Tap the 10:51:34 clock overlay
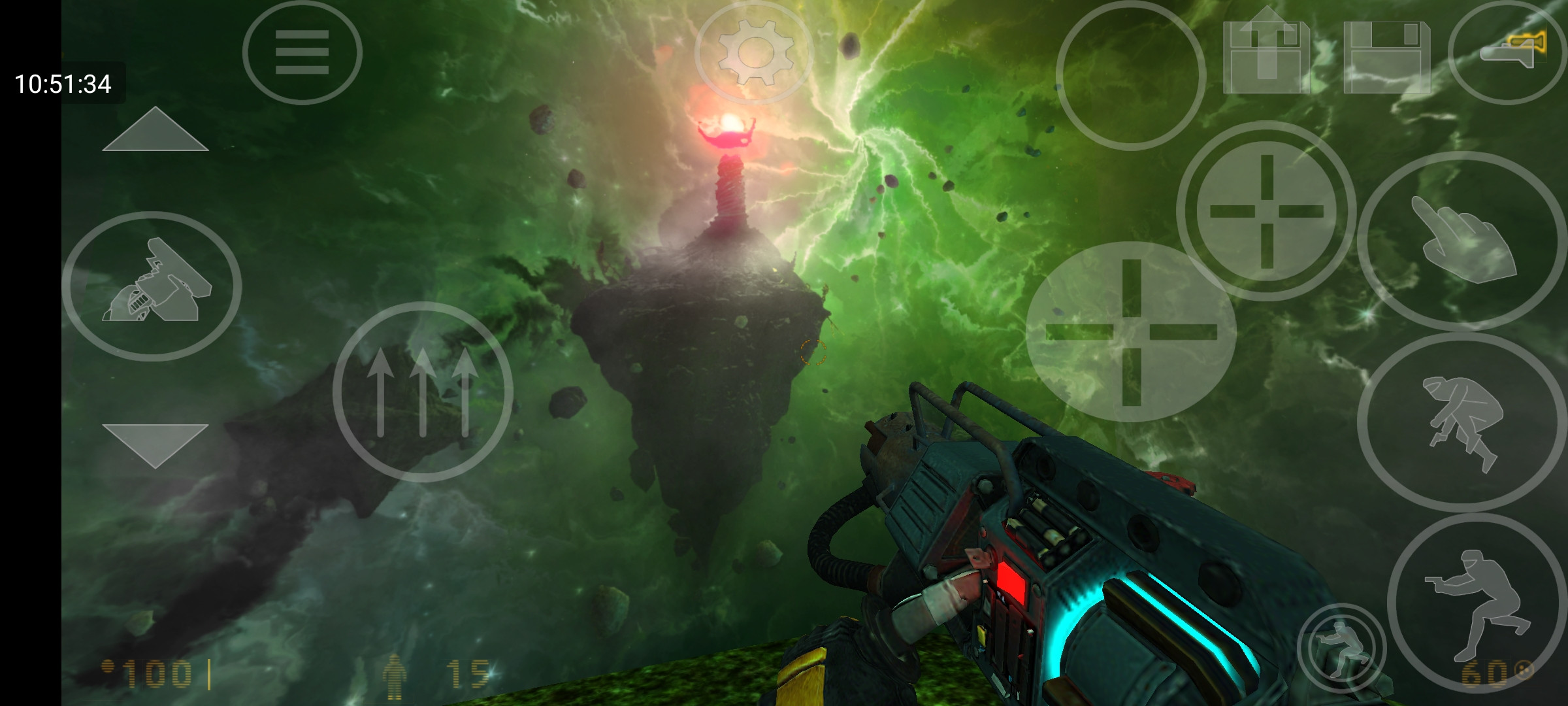Screen dimensions: 1568x706 [63, 84]
